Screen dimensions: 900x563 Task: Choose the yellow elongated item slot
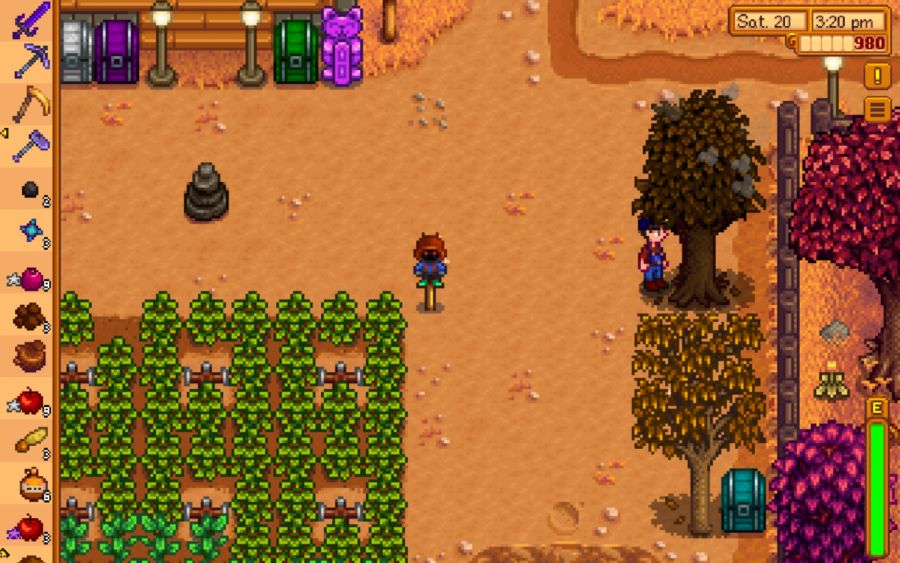[29, 442]
